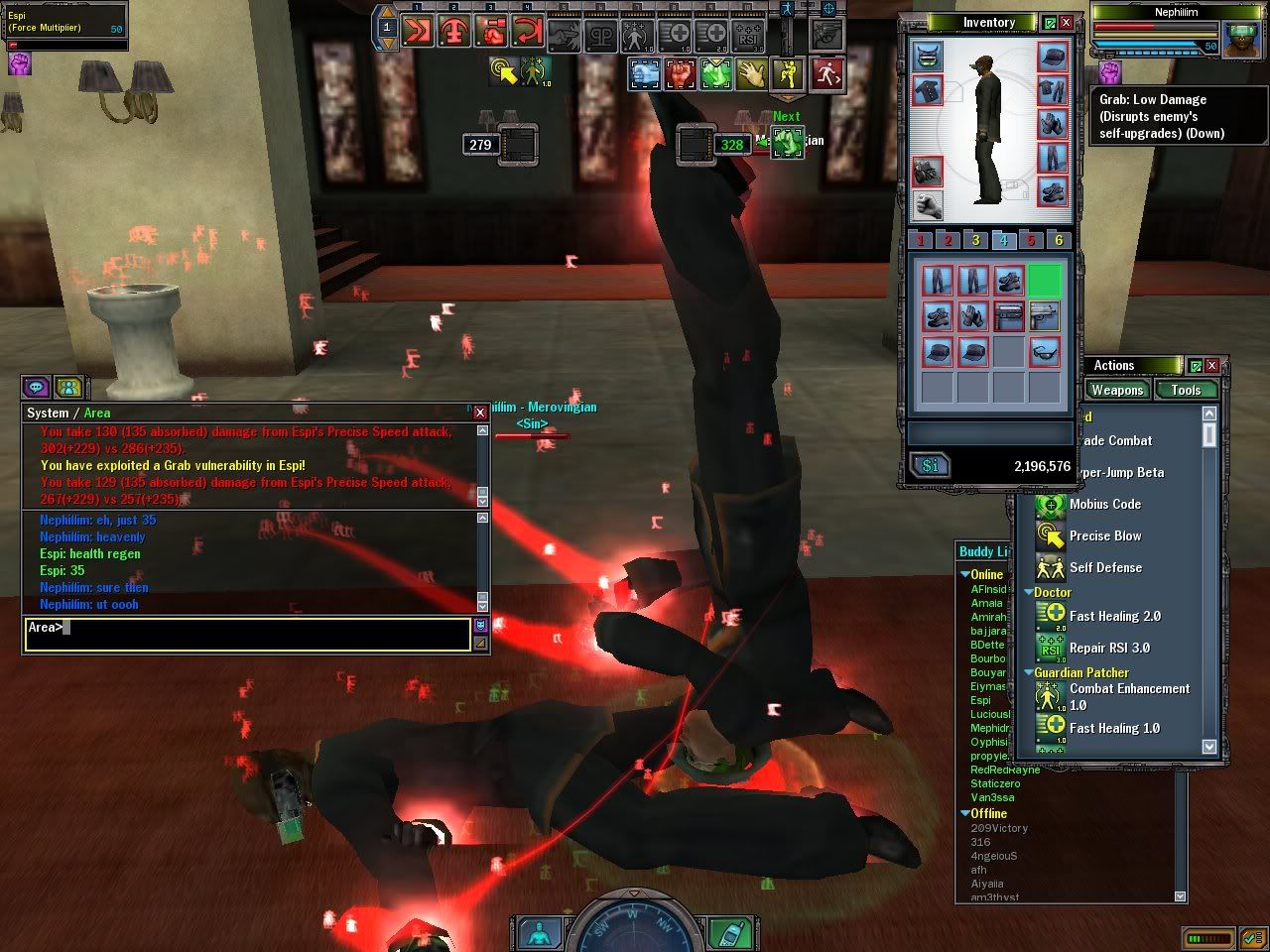Trigger the red fist hotbar ability
Screen dimensions: 1270x952
pos(681,73)
